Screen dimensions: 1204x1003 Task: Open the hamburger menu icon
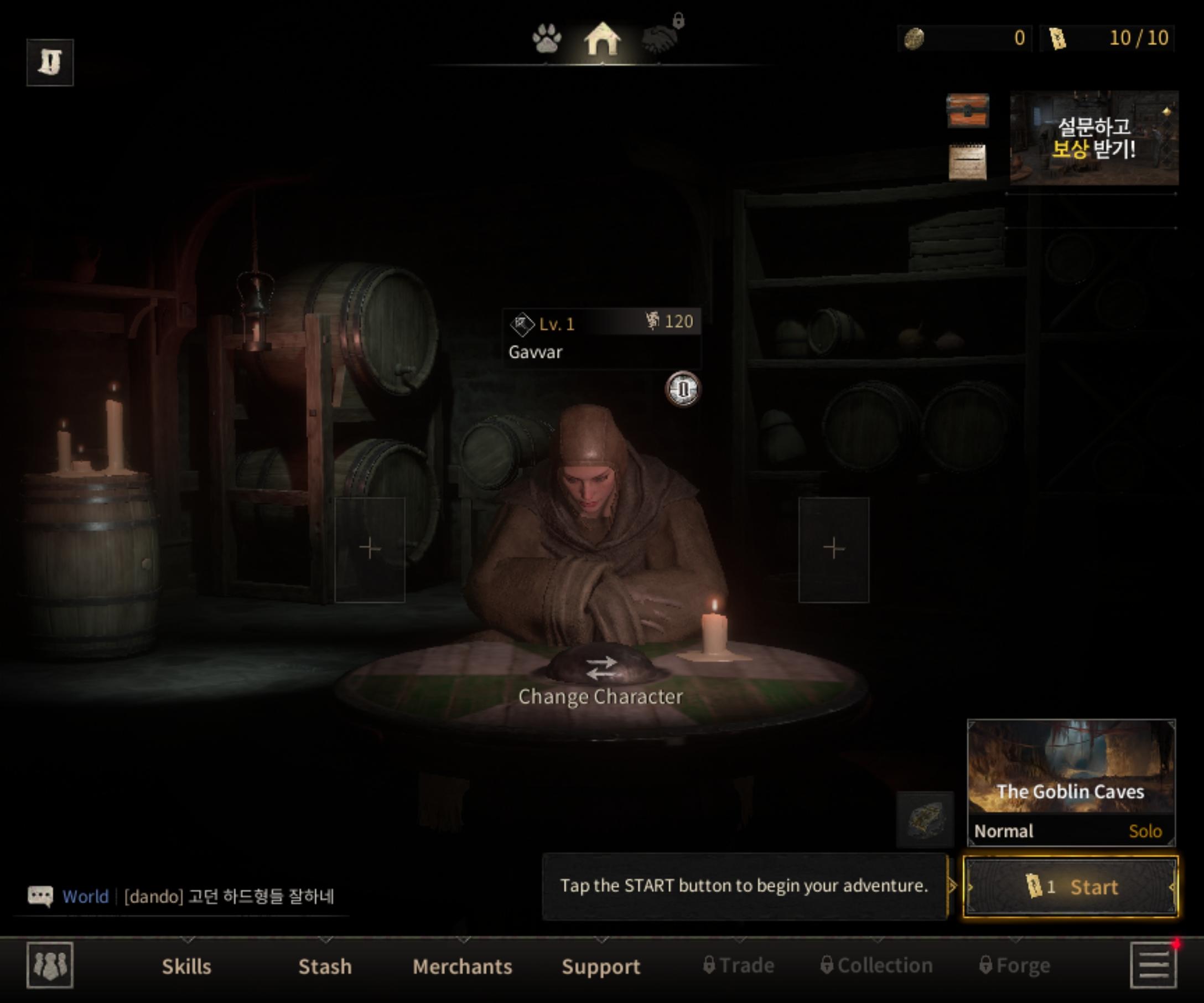tap(1153, 966)
